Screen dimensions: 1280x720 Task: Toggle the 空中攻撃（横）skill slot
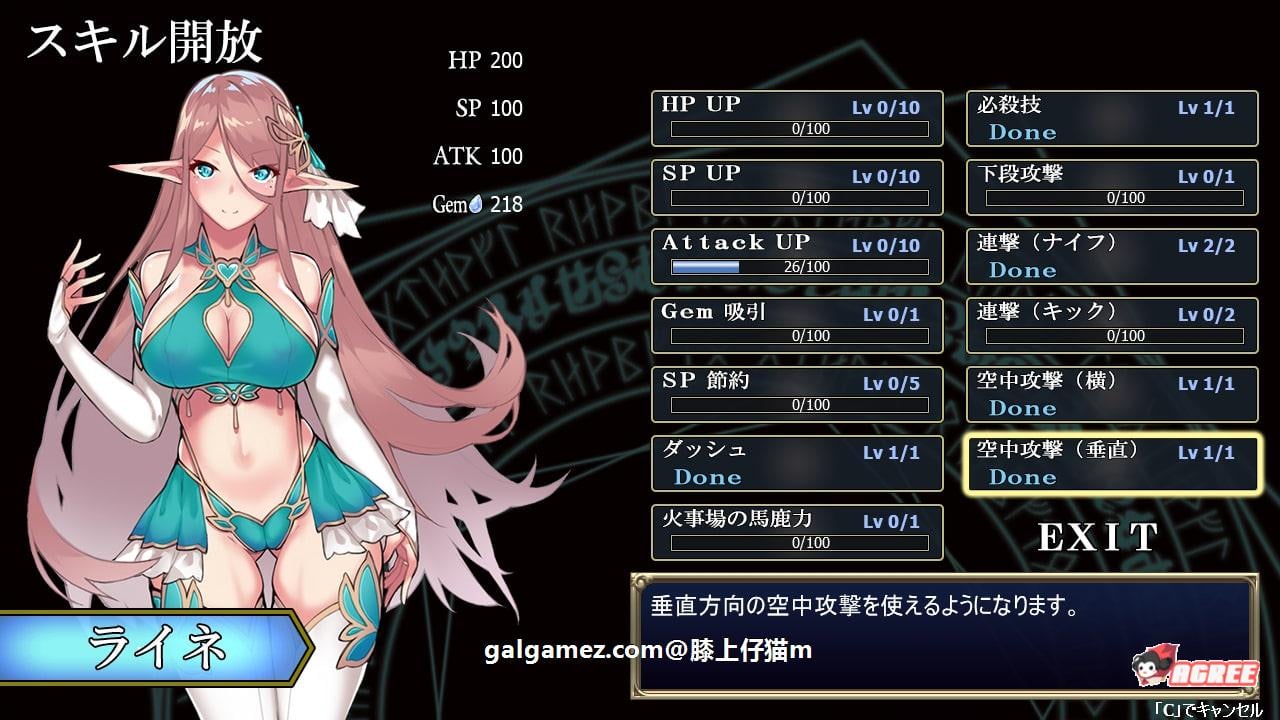tap(1112, 394)
